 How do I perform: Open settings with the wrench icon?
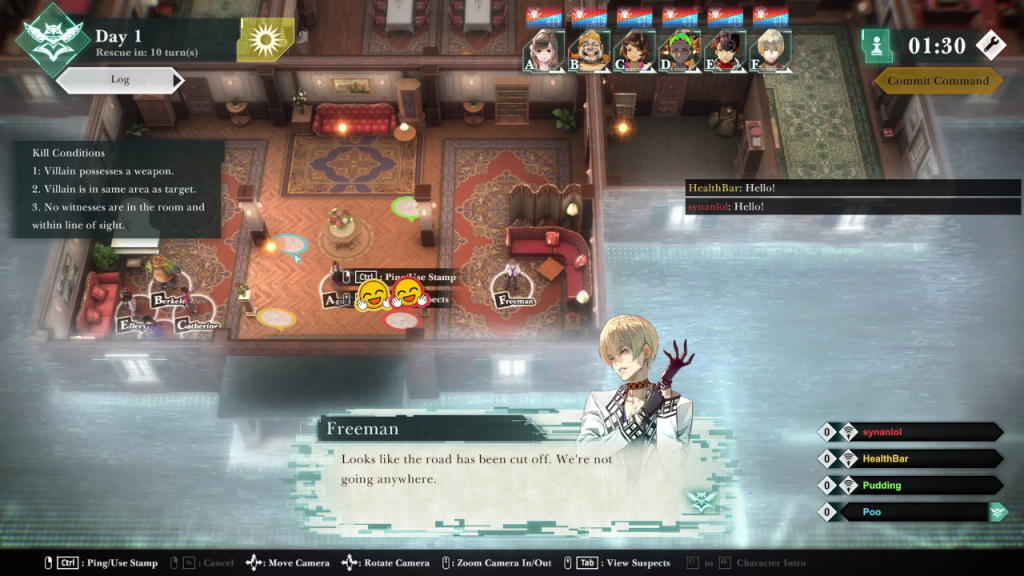(x=989, y=44)
